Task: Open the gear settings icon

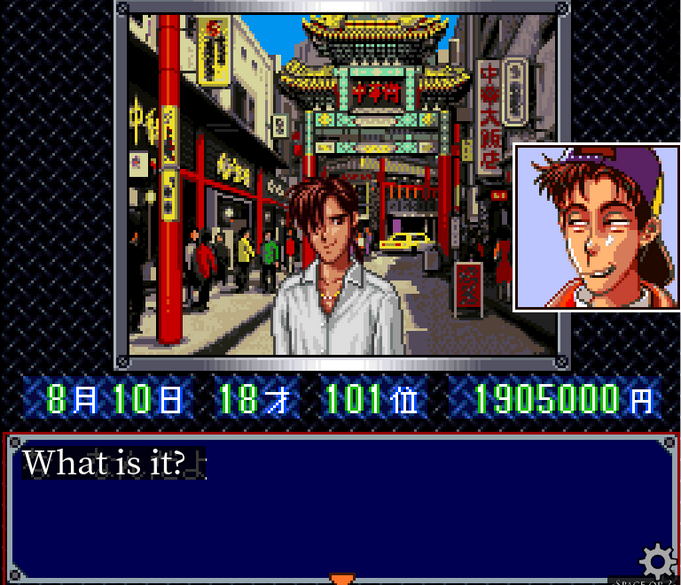Action: (x=658, y=560)
